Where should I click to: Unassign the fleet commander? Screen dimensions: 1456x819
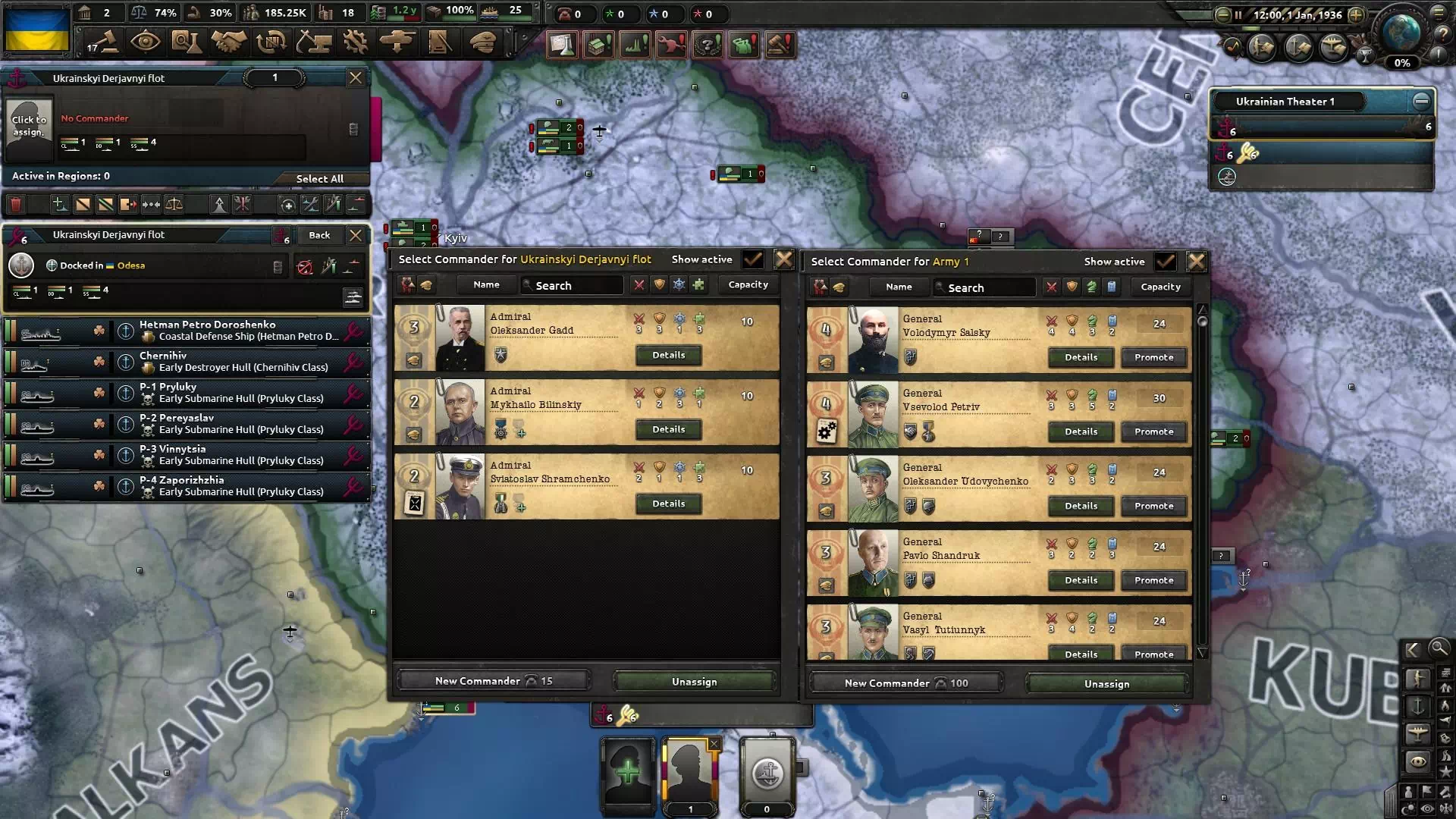pyautogui.click(x=694, y=682)
